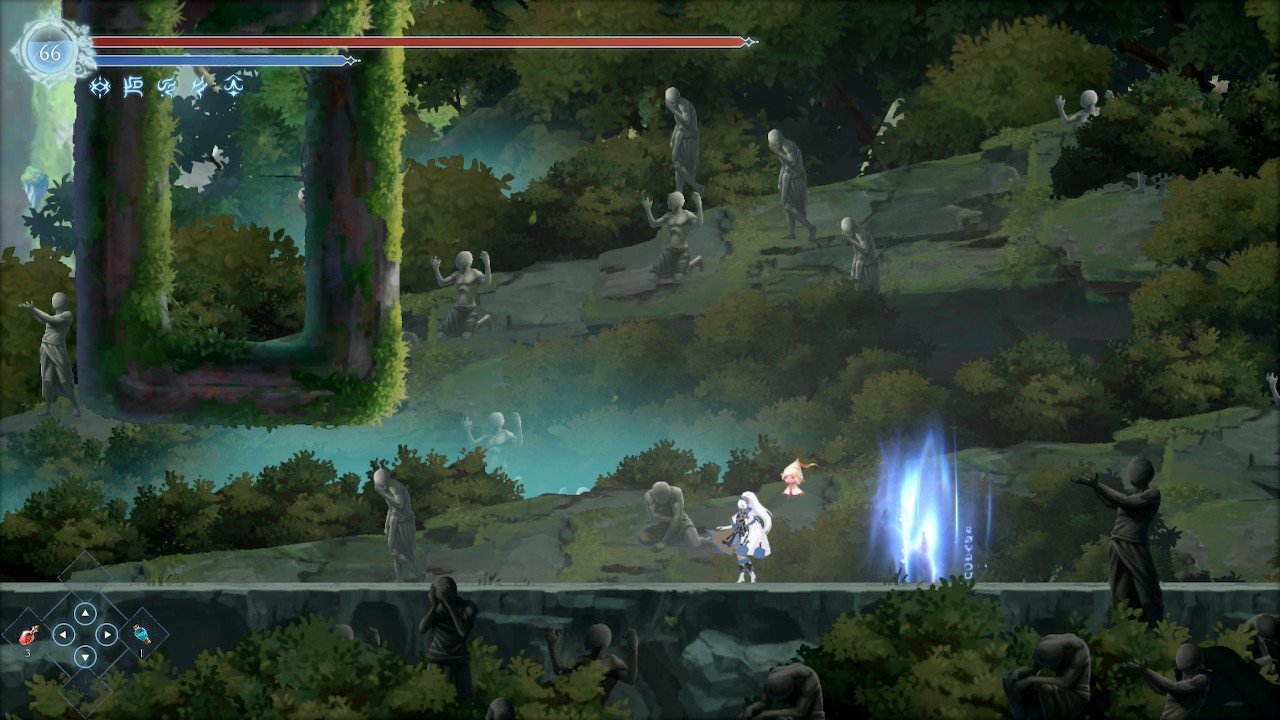Image resolution: width=1280 pixels, height=720 pixels.
Task: Click the diamond-shaped rune buff icon
Action: (x=100, y=87)
